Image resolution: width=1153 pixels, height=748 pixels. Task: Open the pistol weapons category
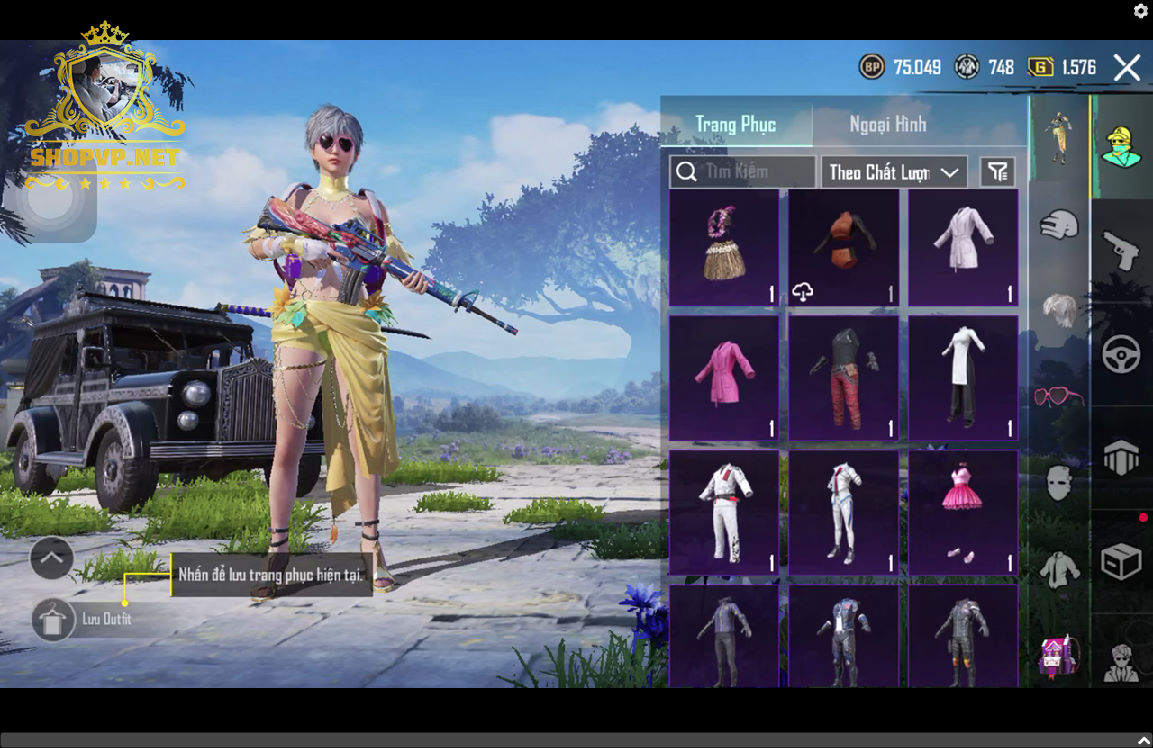(1121, 250)
